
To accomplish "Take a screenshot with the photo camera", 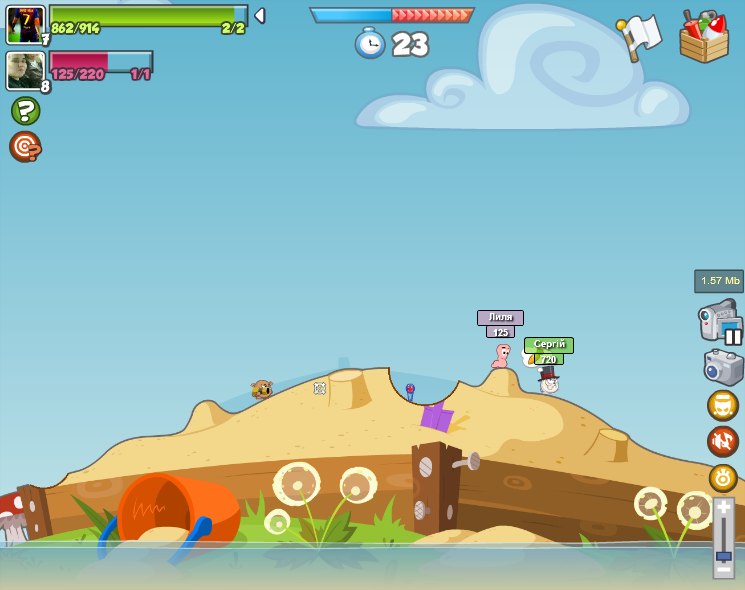I will (x=723, y=367).
